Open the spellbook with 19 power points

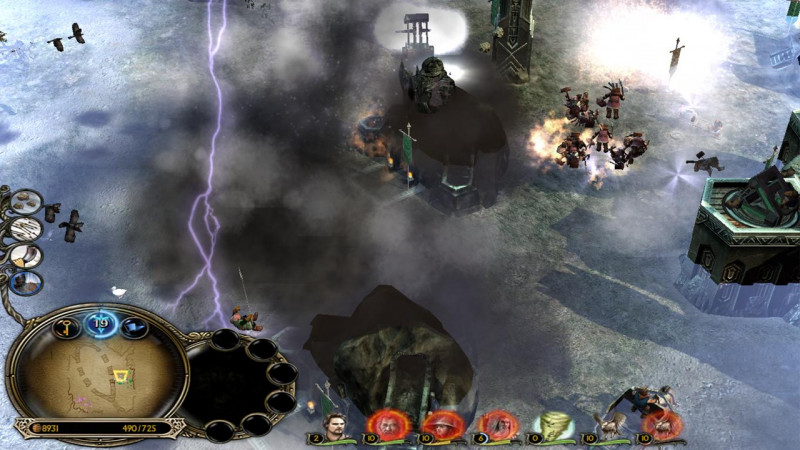coord(100,322)
